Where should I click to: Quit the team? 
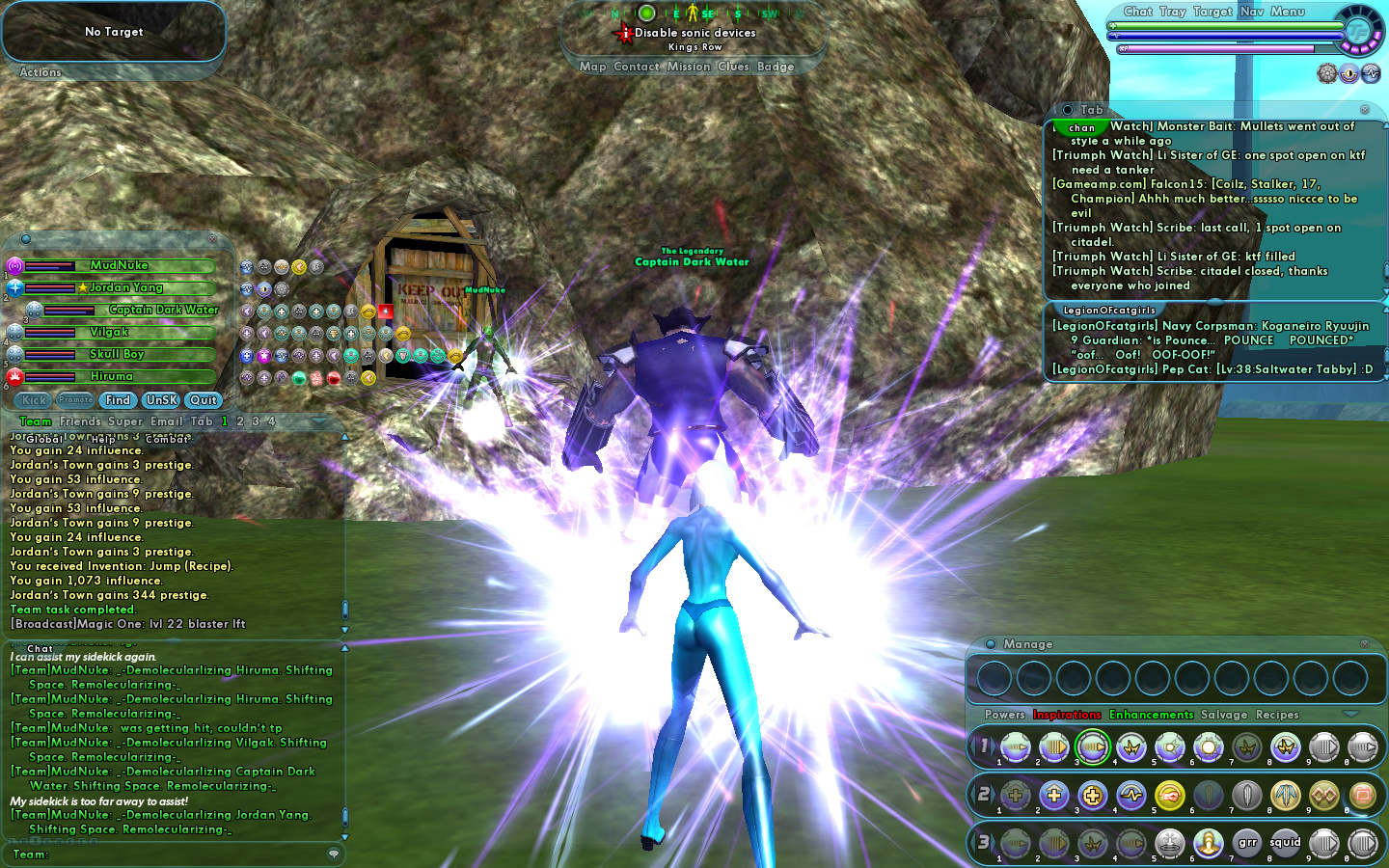[x=204, y=400]
